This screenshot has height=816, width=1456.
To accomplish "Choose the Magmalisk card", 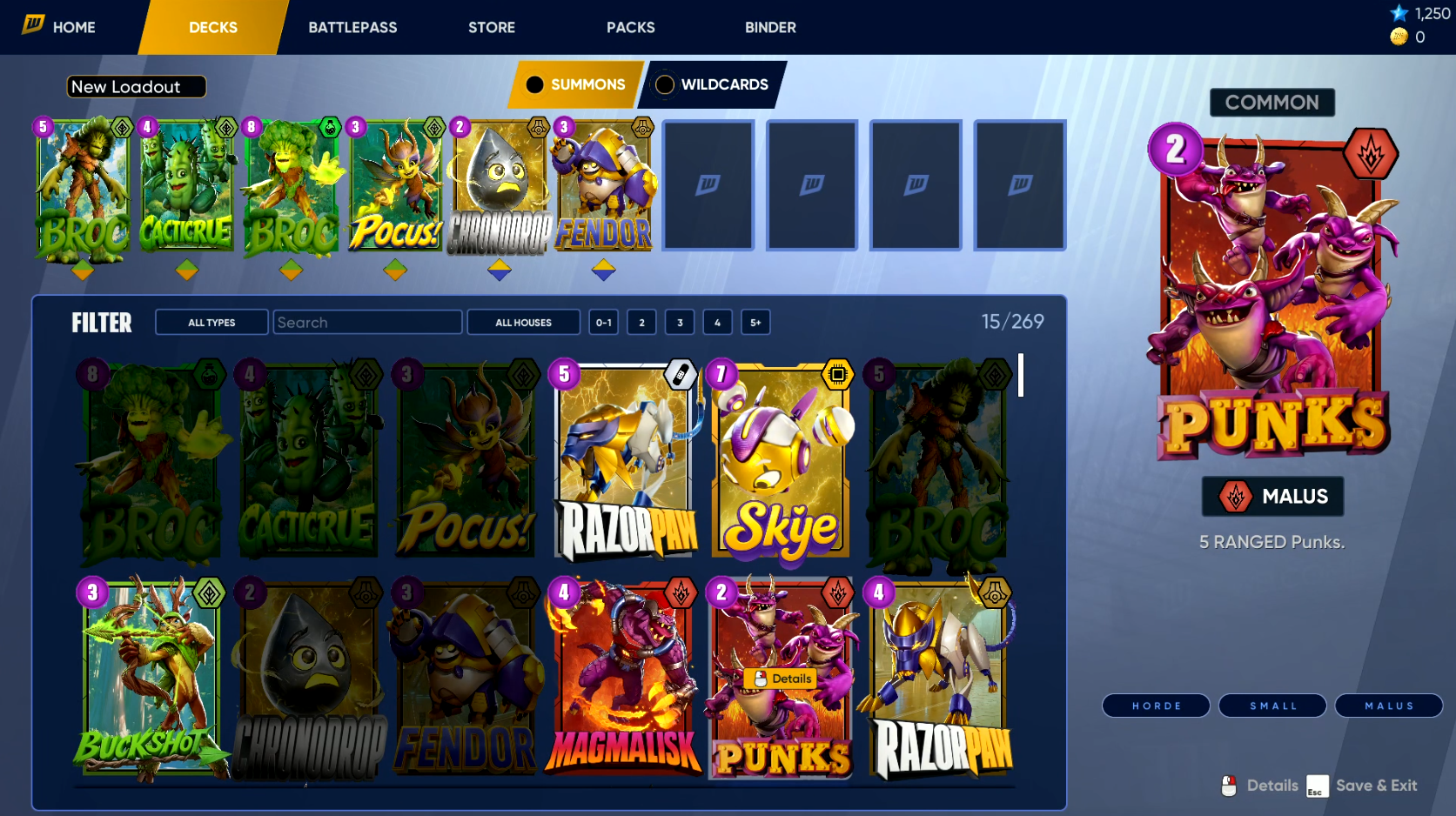I will pos(624,679).
